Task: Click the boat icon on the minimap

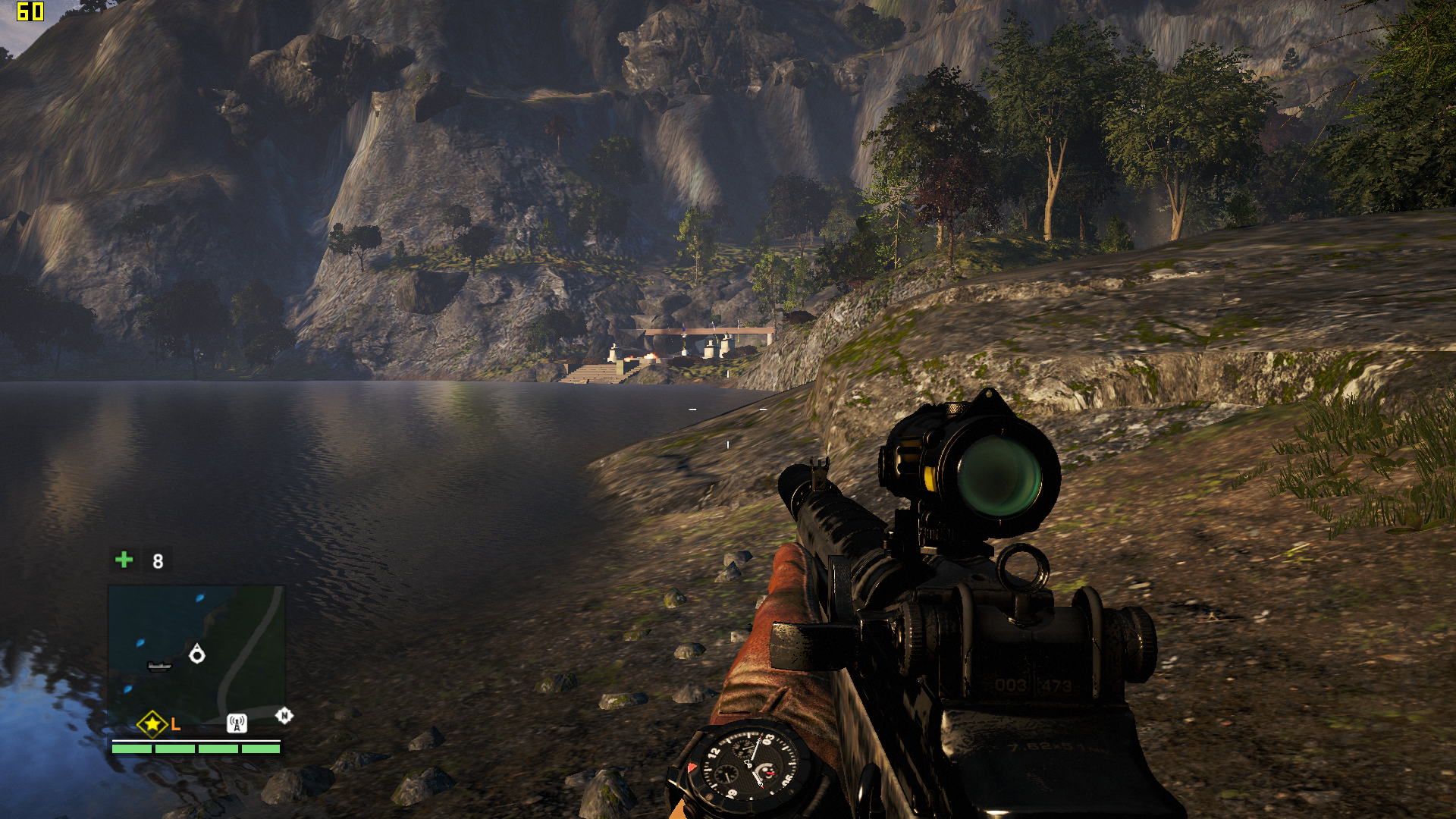Action: pos(159,667)
